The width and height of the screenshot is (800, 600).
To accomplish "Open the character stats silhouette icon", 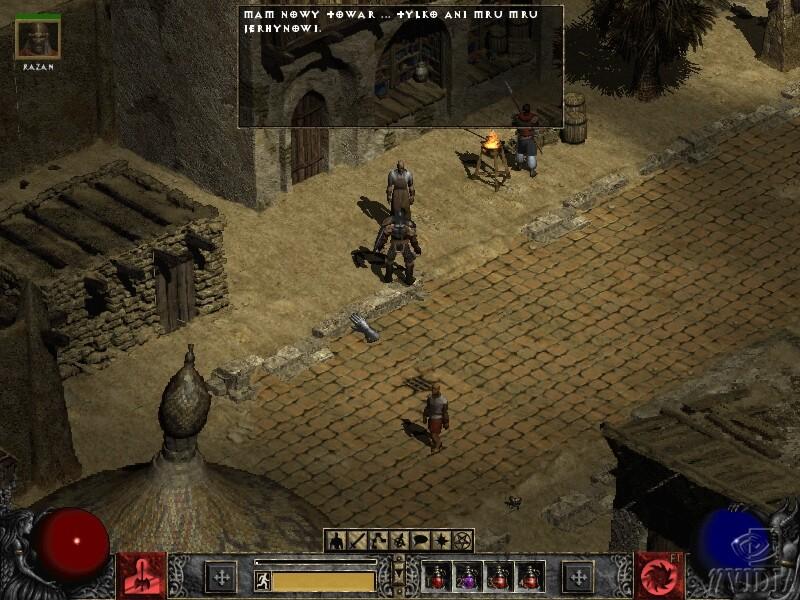I will click(x=336, y=541).
